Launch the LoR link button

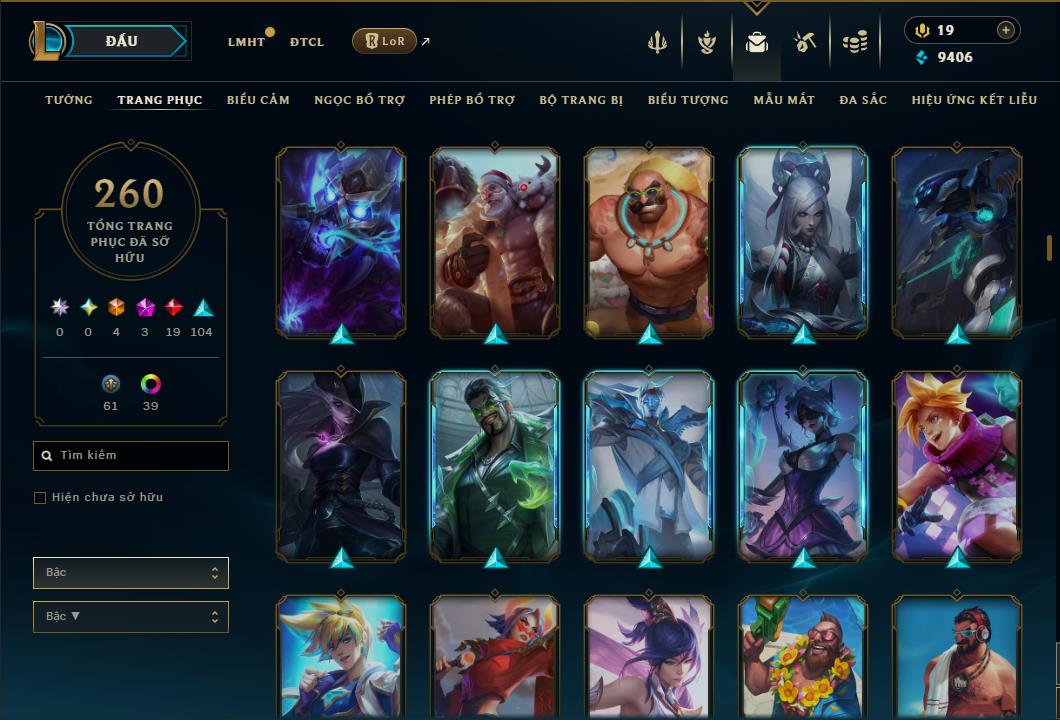pos(385,41)
